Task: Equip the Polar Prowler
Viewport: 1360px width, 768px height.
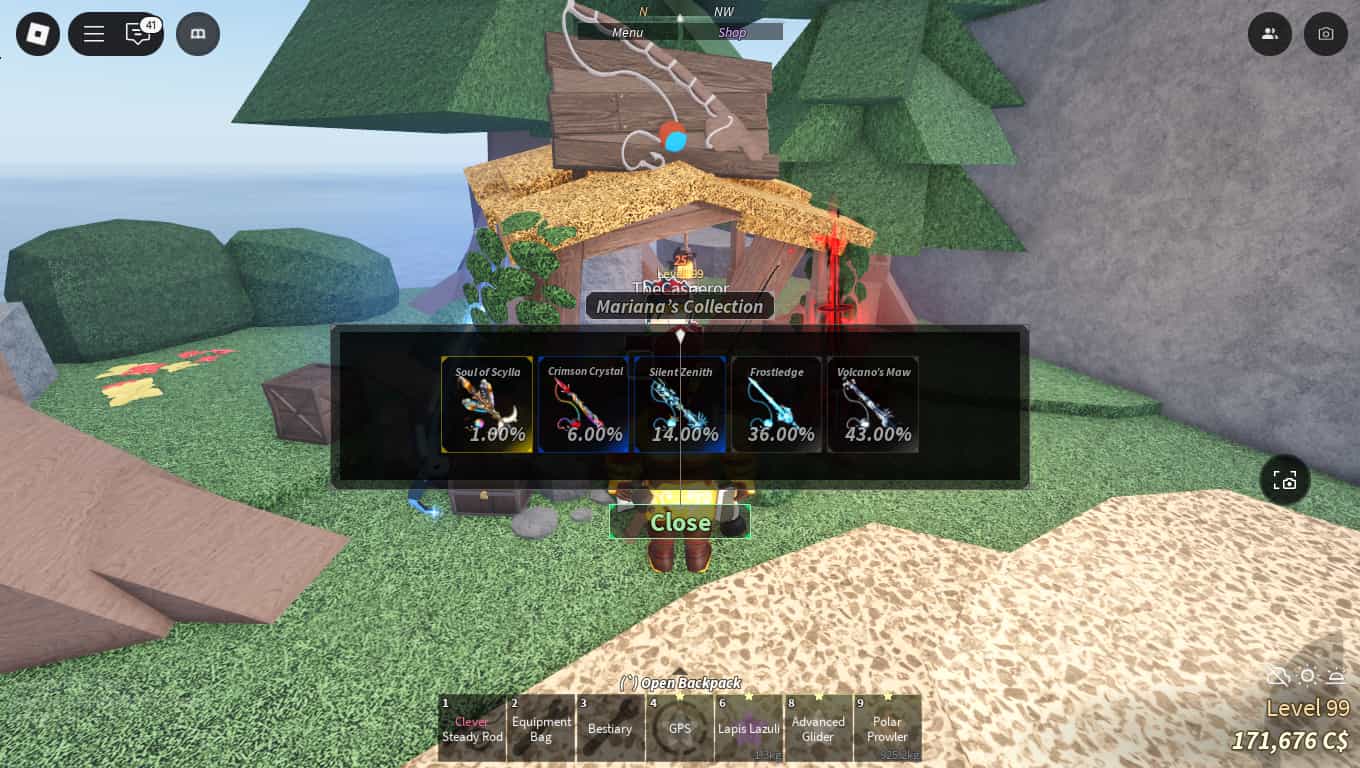Action: 887,727
